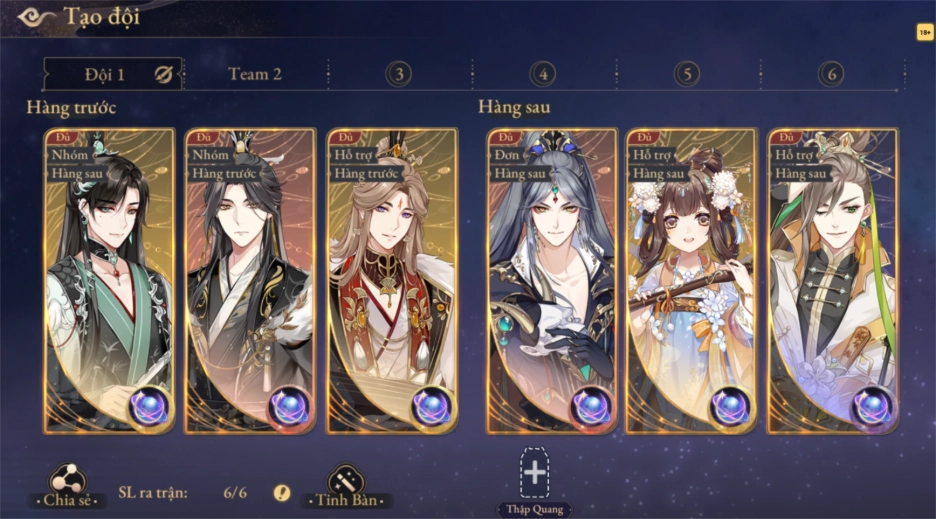Switch to the Team 2 tab
The image size is (936, 519).
(x=255, y=74)
